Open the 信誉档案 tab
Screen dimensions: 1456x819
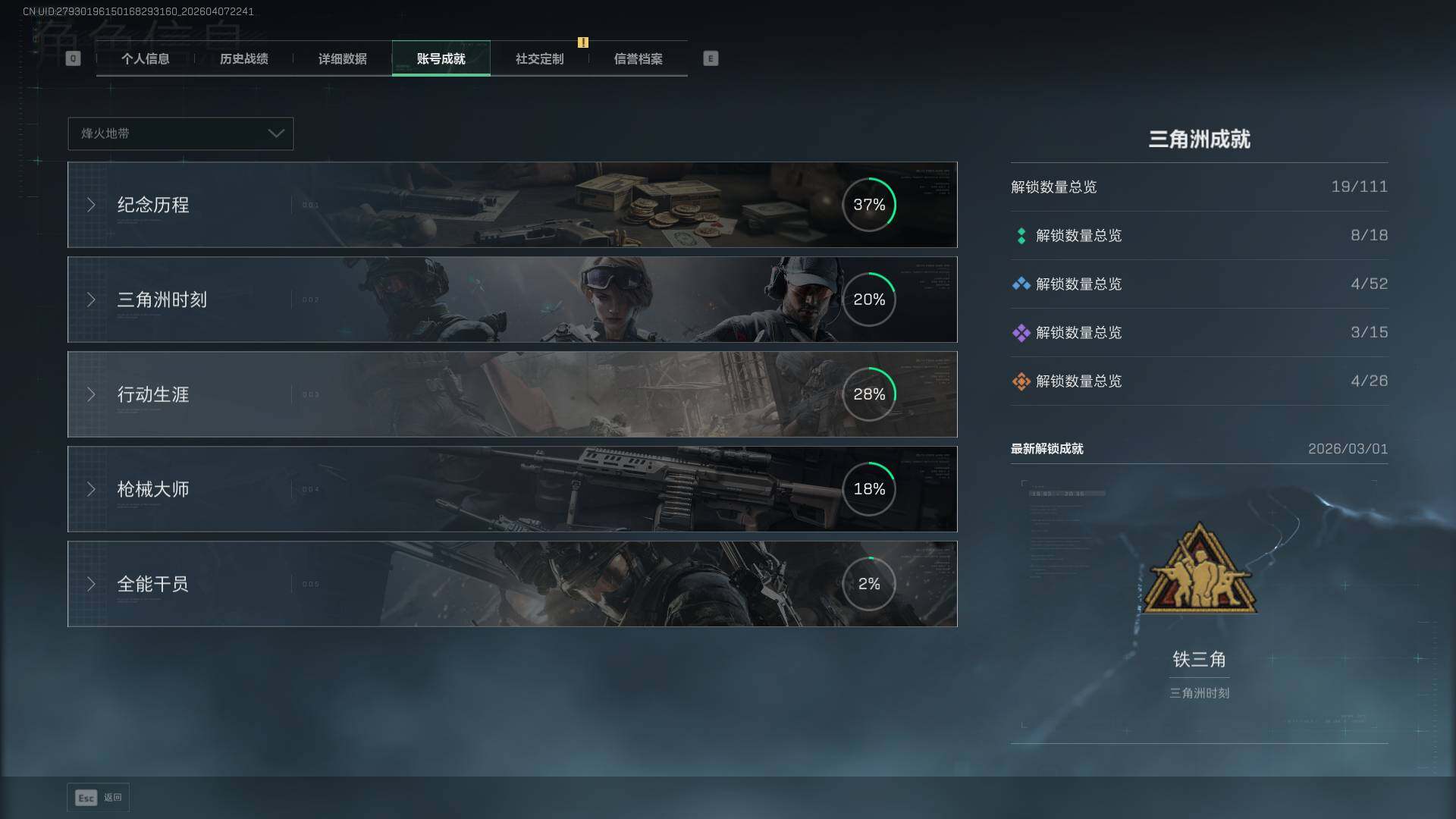click(638, 59)
